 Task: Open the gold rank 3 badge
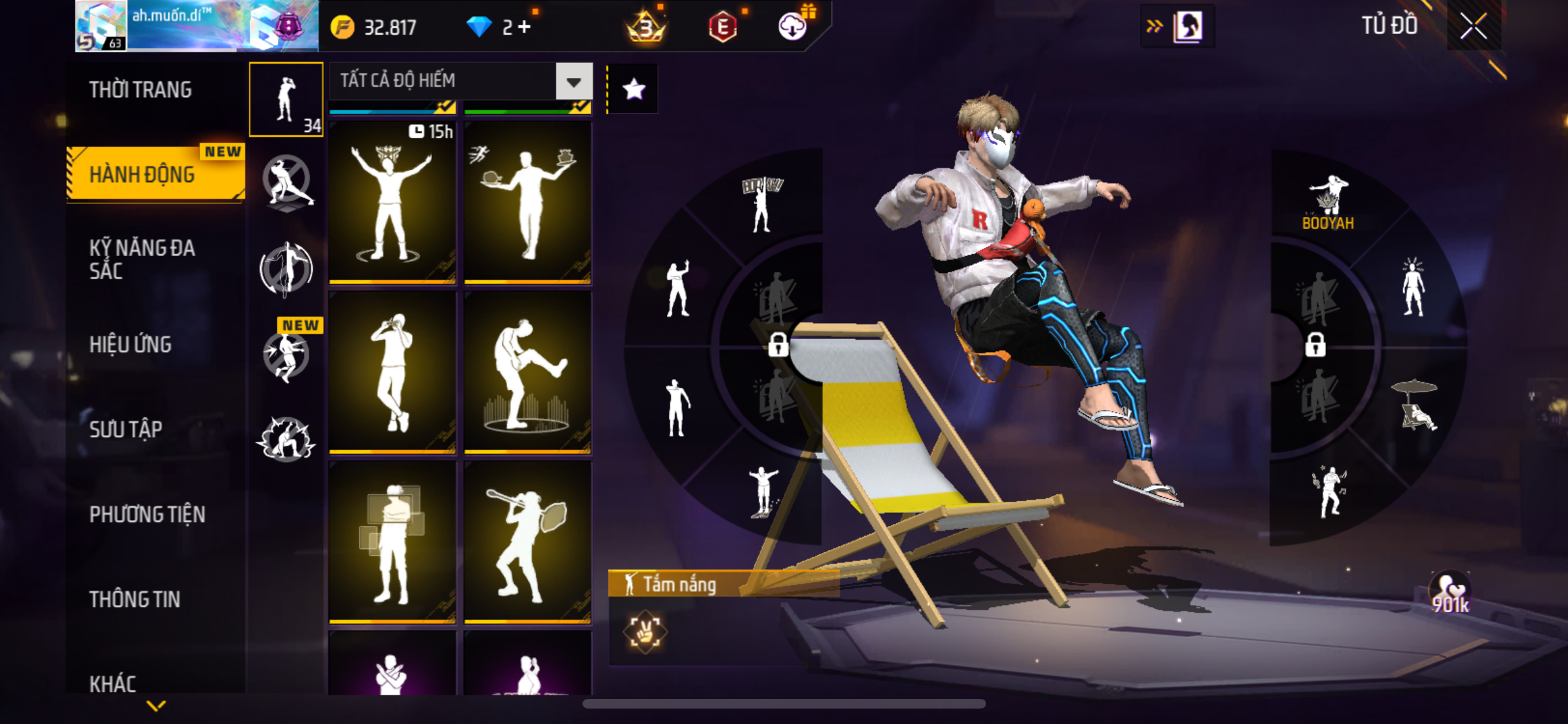point(646,27)
